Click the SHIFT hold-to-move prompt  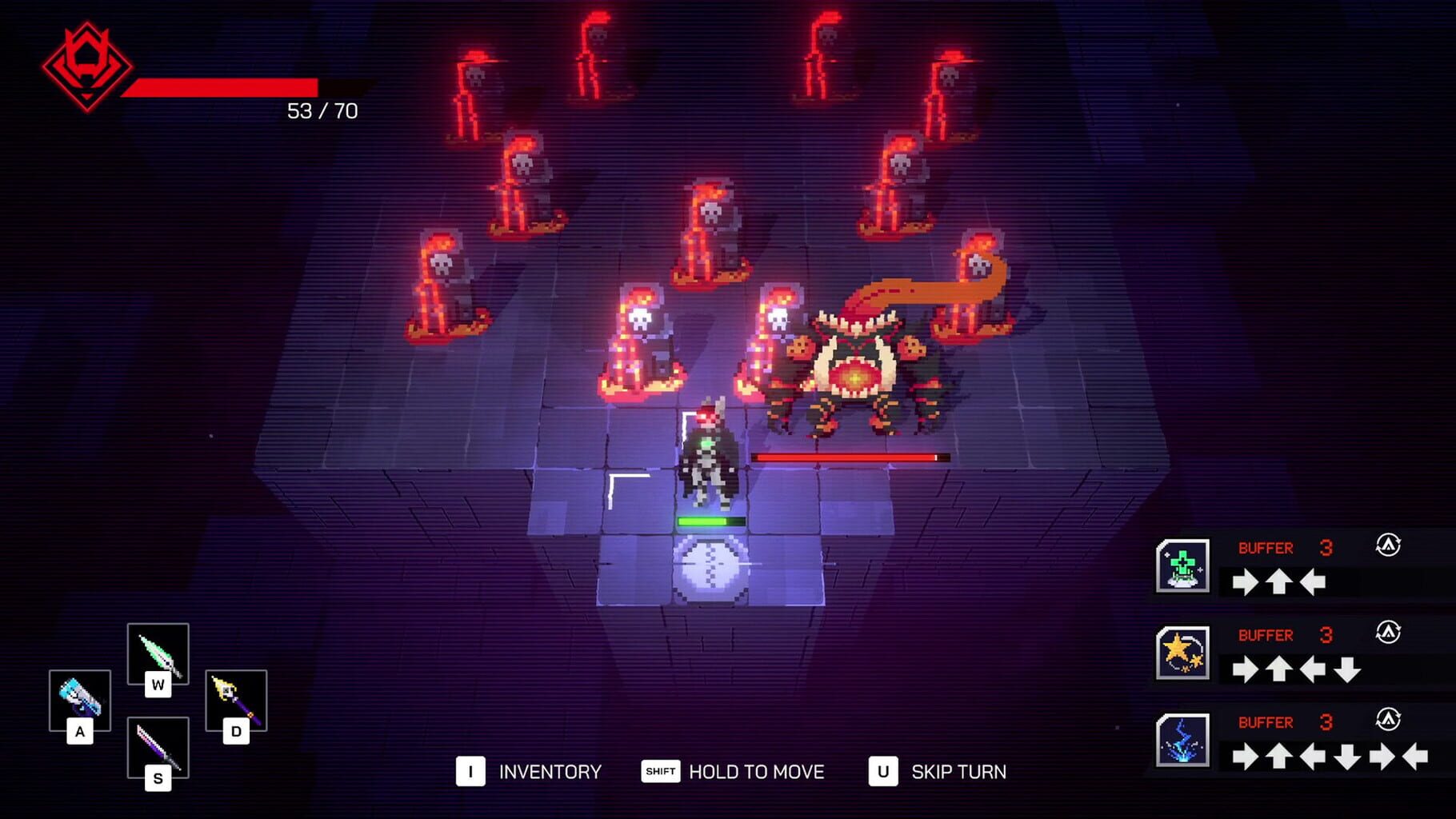[x=658, y=772]
